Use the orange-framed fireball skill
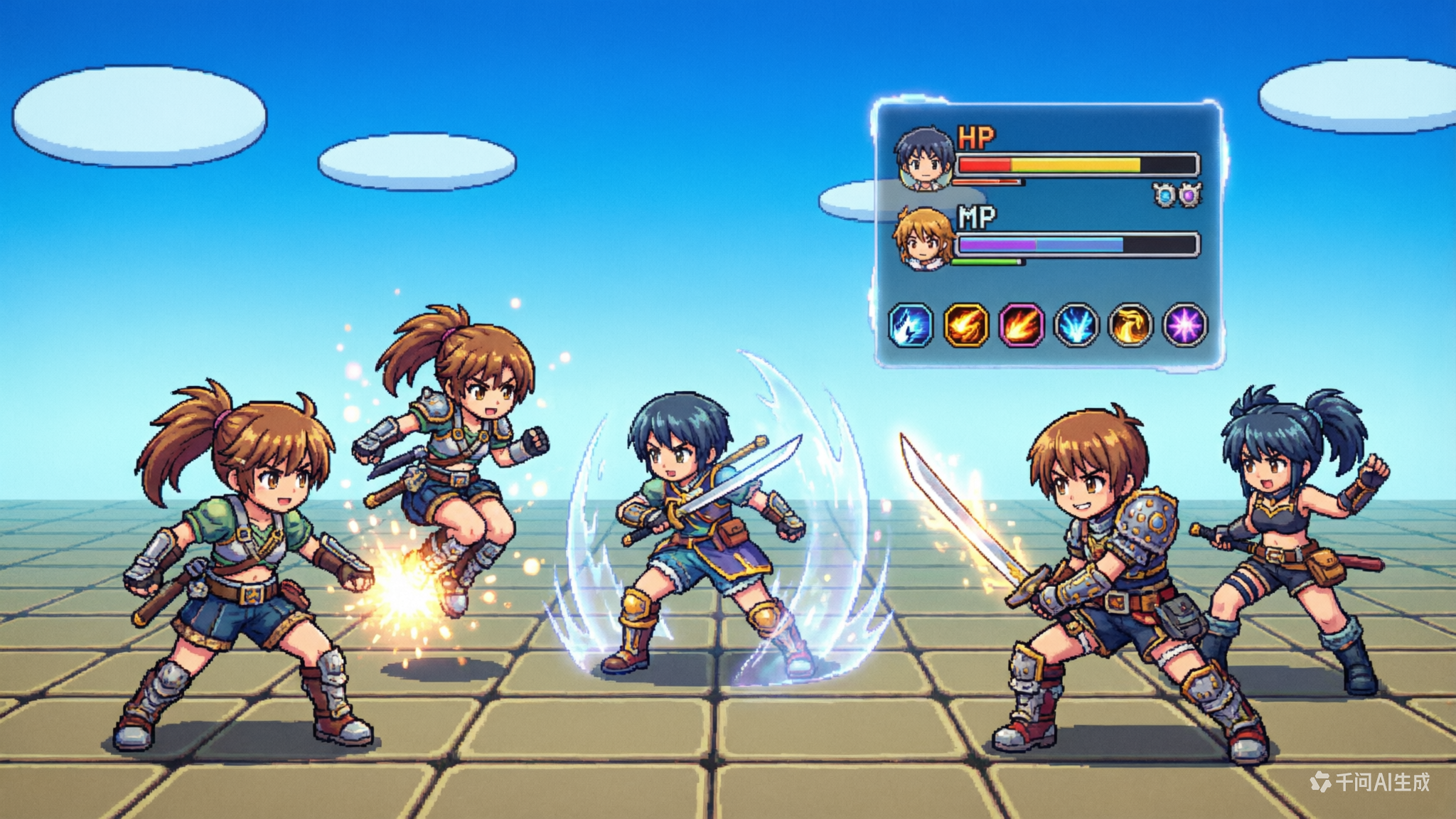The height and width of the screenshot is (819, 1456). 965,325
